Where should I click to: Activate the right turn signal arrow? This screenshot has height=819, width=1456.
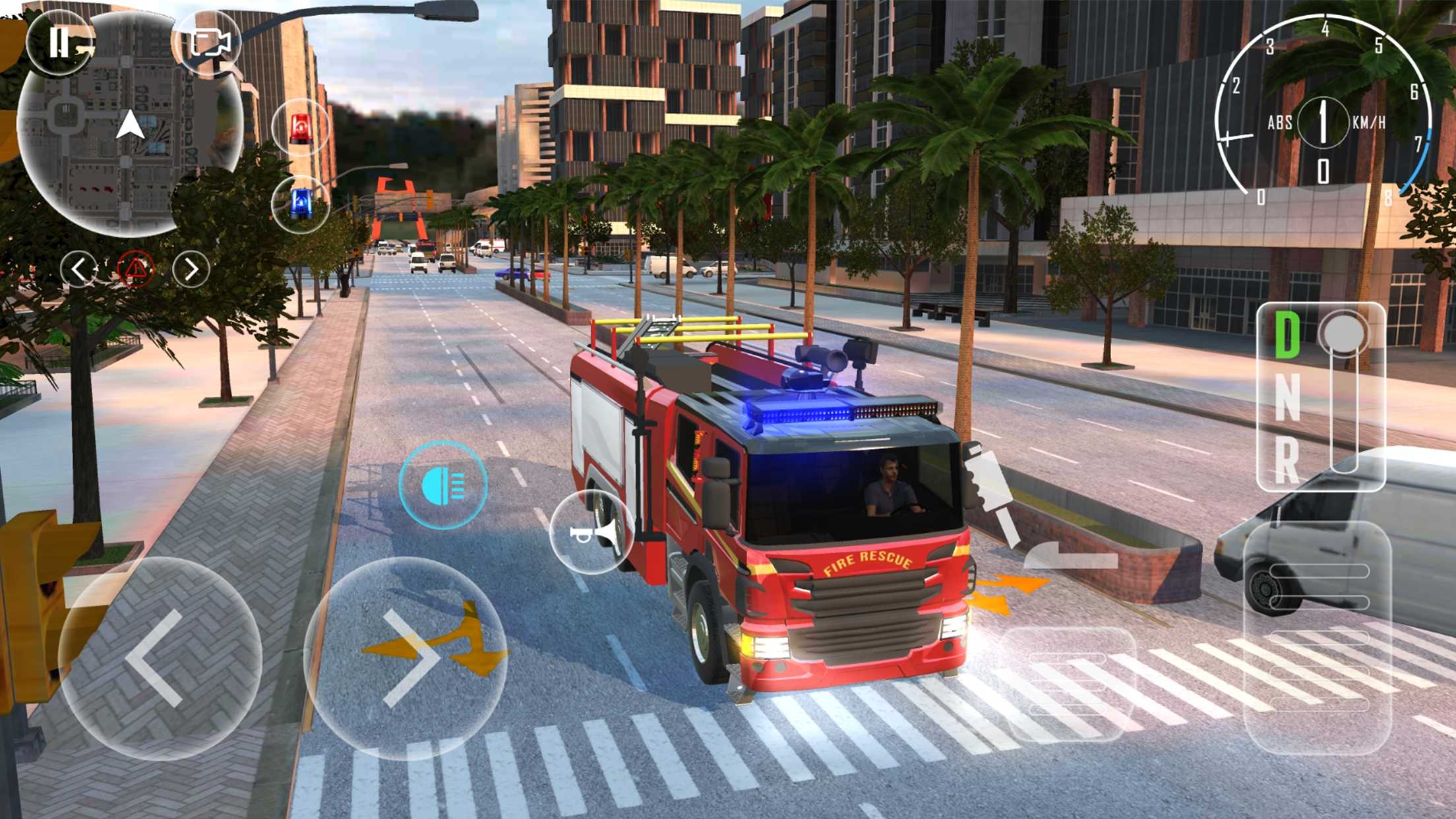(x=191, y=269)
